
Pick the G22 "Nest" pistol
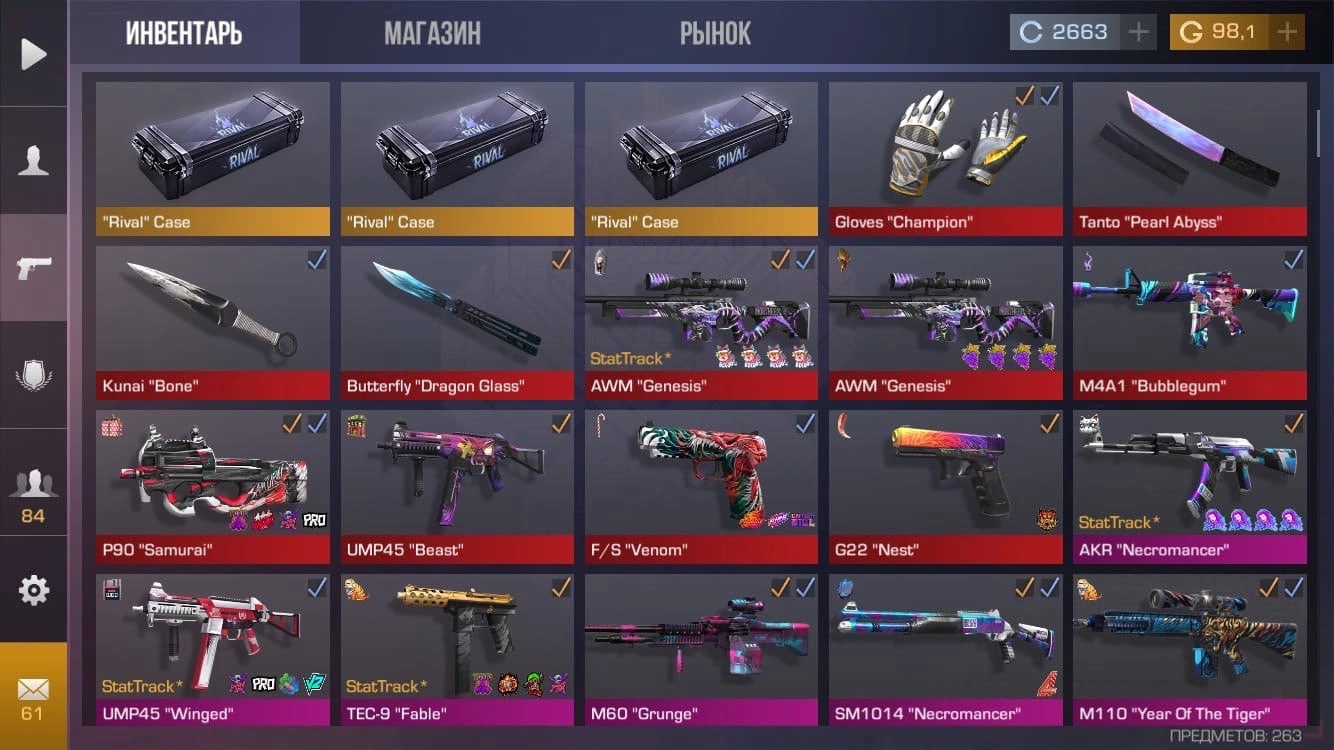[x=945, y=486]
